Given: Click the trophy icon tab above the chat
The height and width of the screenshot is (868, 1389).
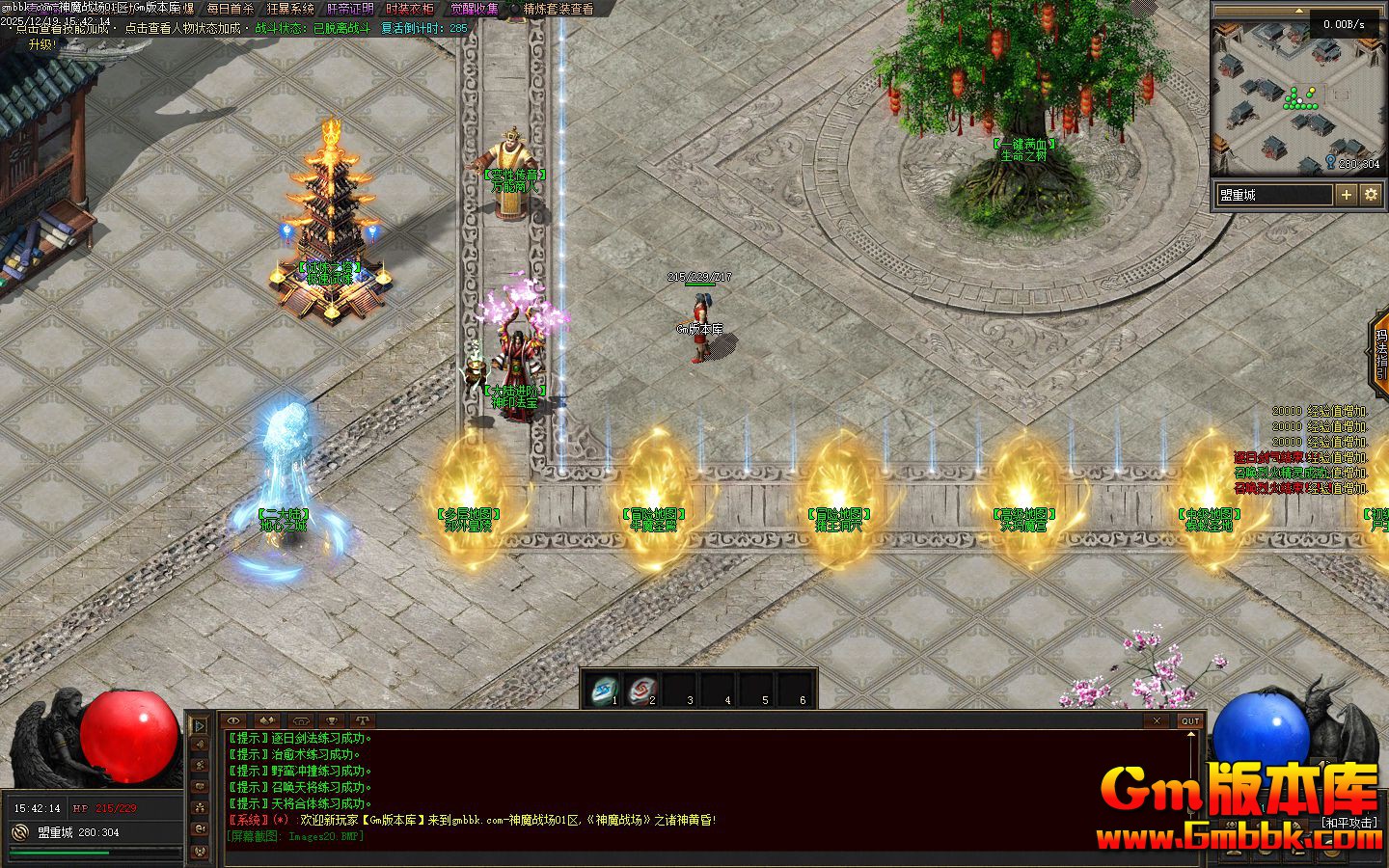Looking at the screenshot, I should click(331, 720).
